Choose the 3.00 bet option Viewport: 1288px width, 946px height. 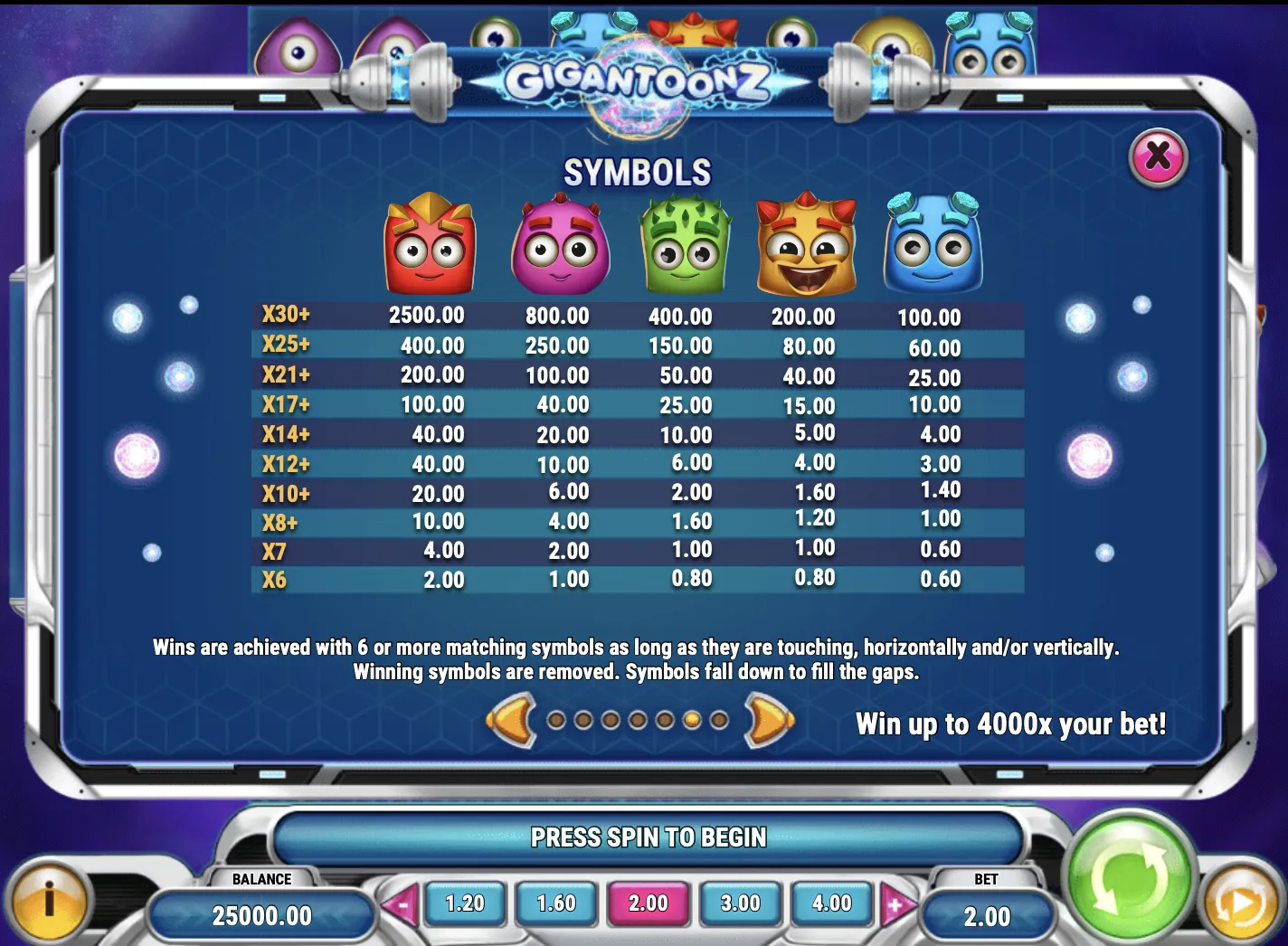pyautogui.click(x=740, y=903)
